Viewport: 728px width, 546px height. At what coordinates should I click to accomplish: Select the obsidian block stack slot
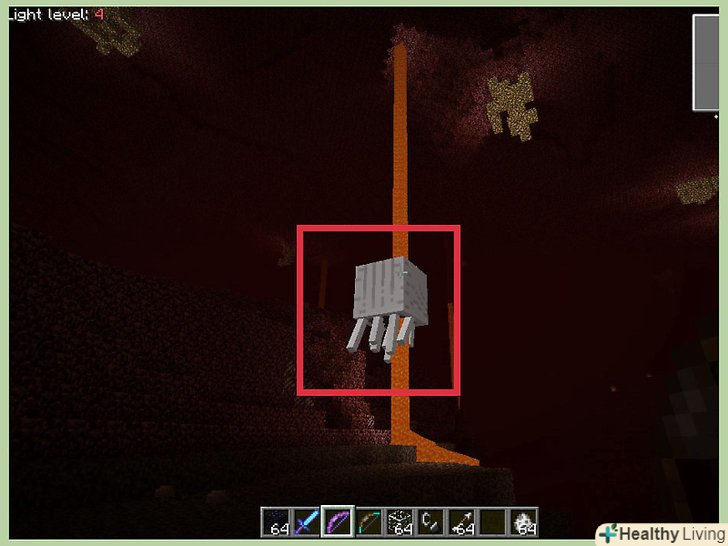click(x=277, y=522)
